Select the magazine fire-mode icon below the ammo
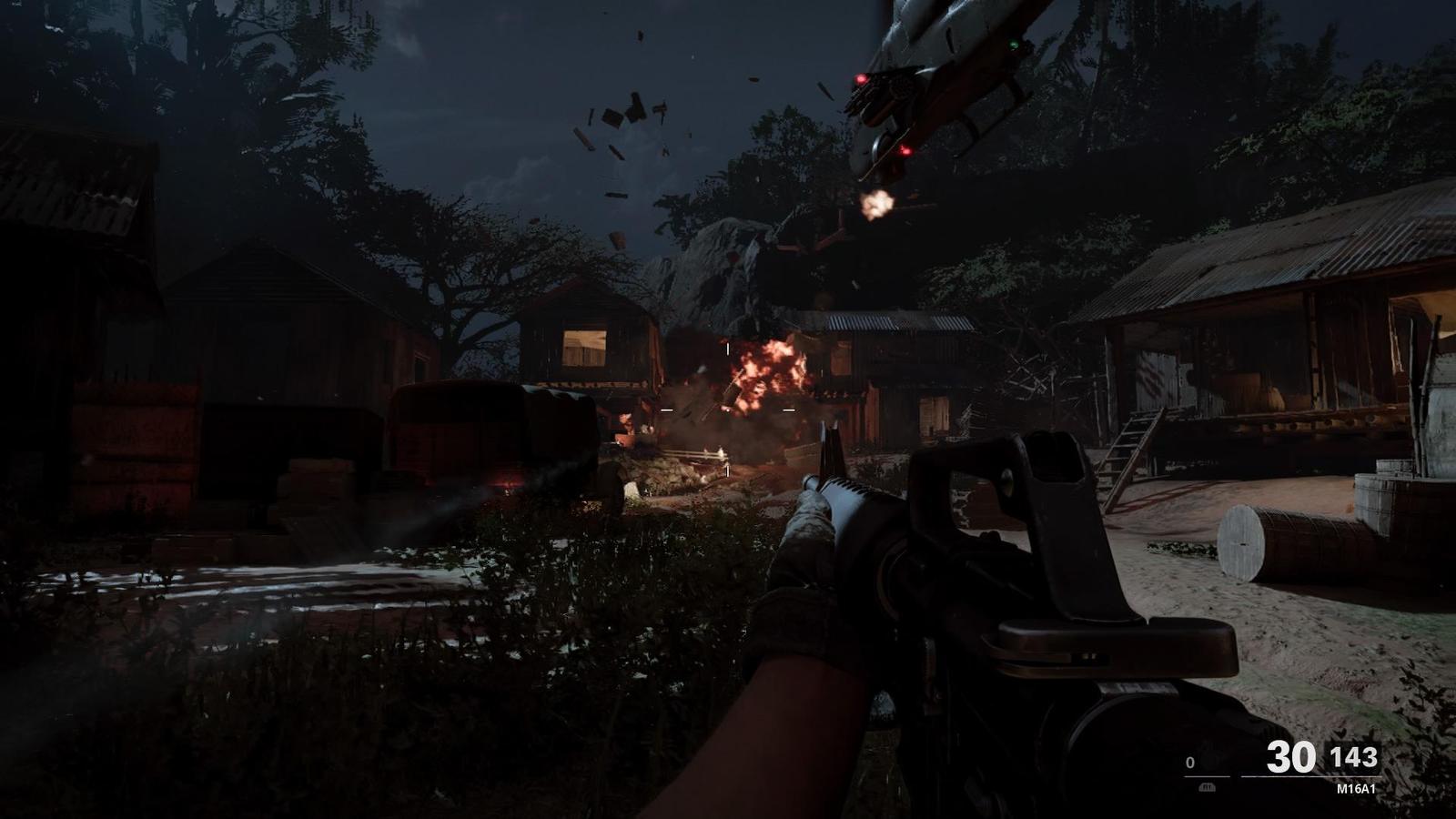Screen dimensions: 1456x819 click(1208, 788)
